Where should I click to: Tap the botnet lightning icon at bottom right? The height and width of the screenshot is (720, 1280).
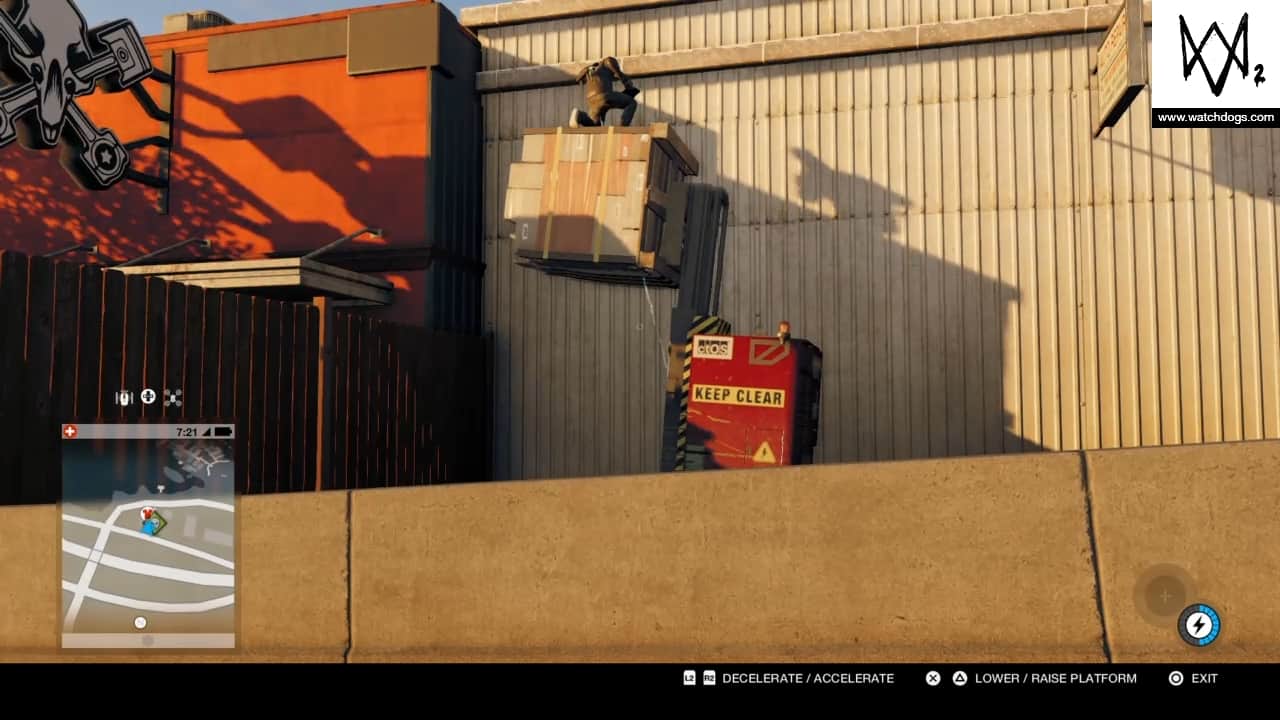coord(1200,623)
